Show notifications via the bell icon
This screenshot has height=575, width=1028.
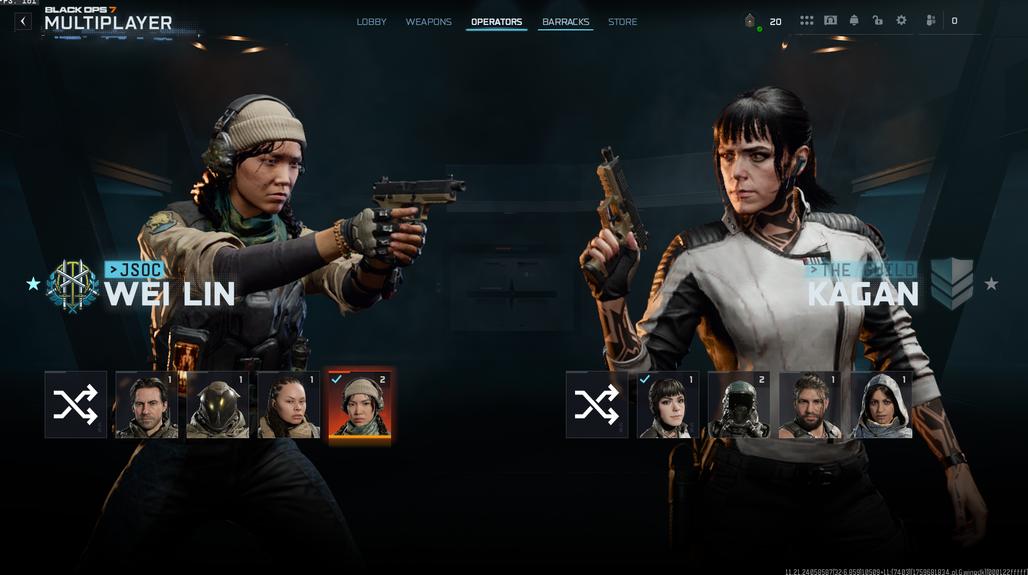(x=854, y=21)
